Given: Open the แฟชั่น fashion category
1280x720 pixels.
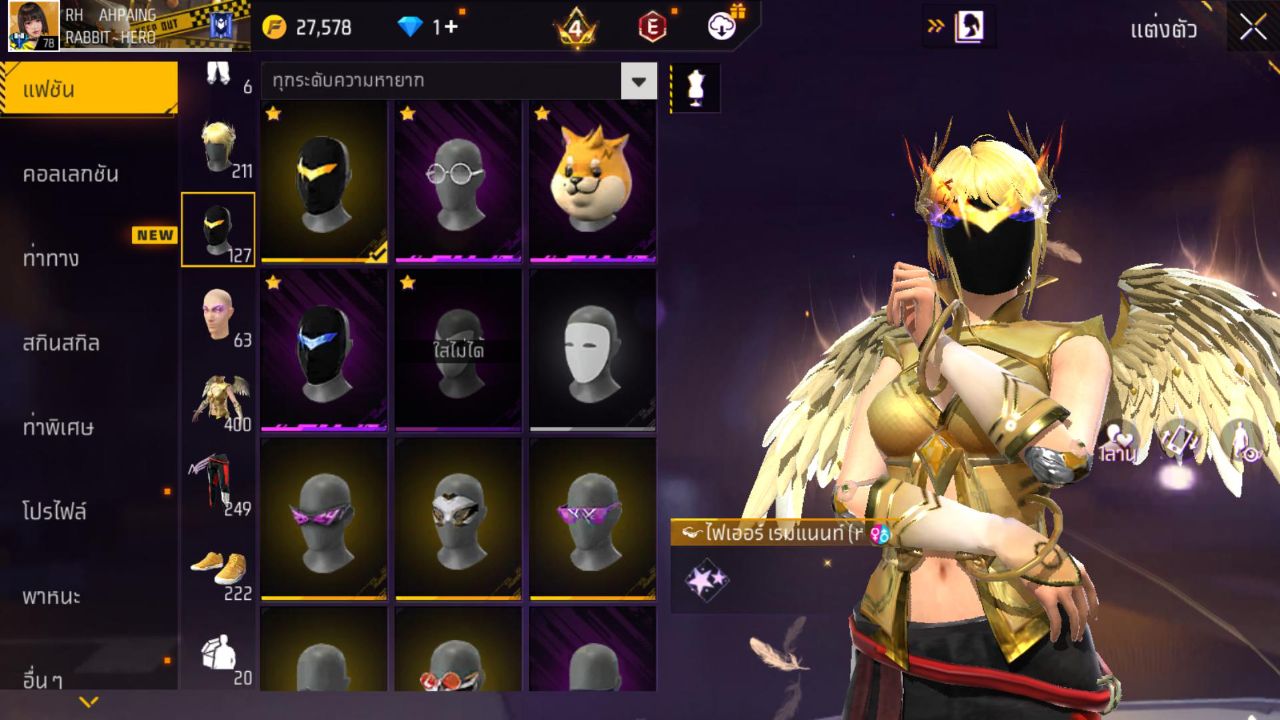Looking at the screenshot, I should [88, 90].
